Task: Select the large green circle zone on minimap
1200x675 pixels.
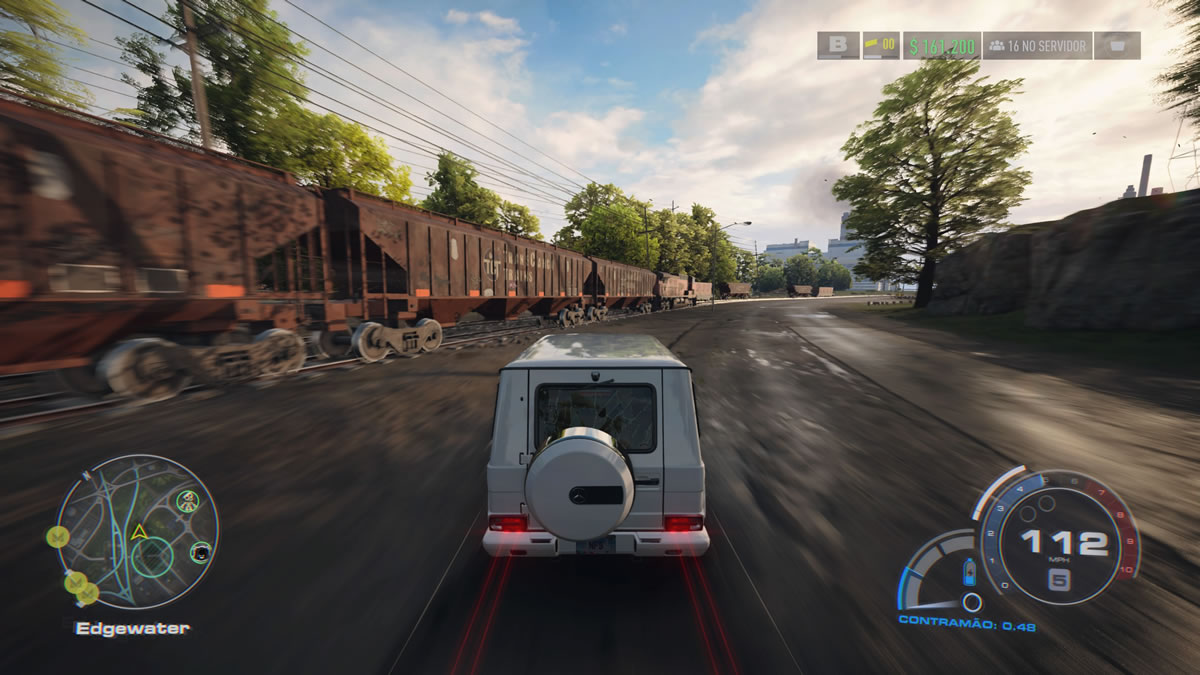Action: (152, 557)
